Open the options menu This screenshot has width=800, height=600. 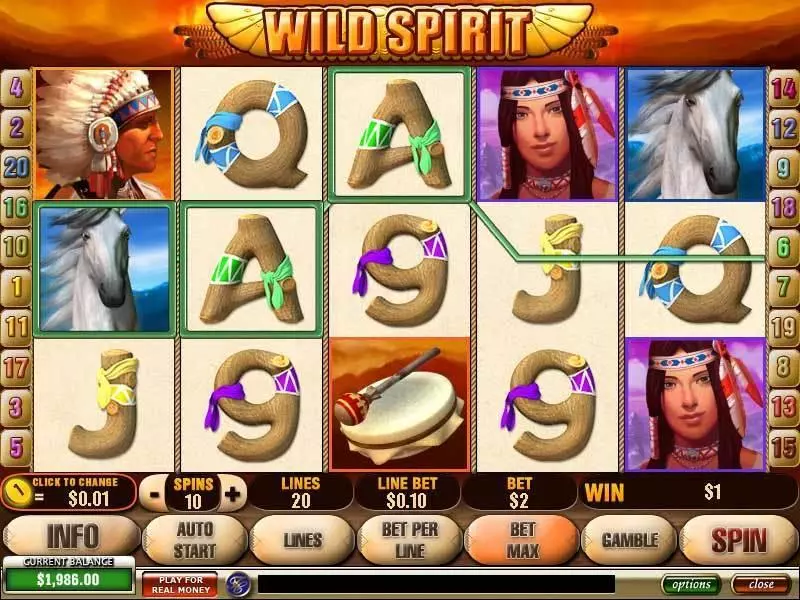click(691, 584)
